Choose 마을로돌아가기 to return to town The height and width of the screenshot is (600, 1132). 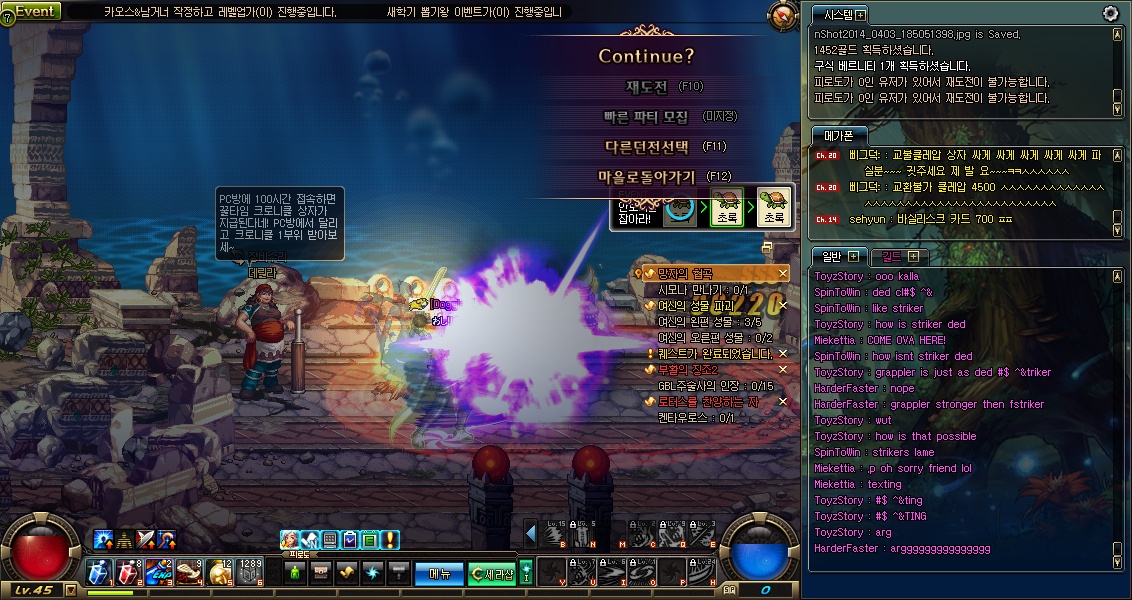click(647, 176)
